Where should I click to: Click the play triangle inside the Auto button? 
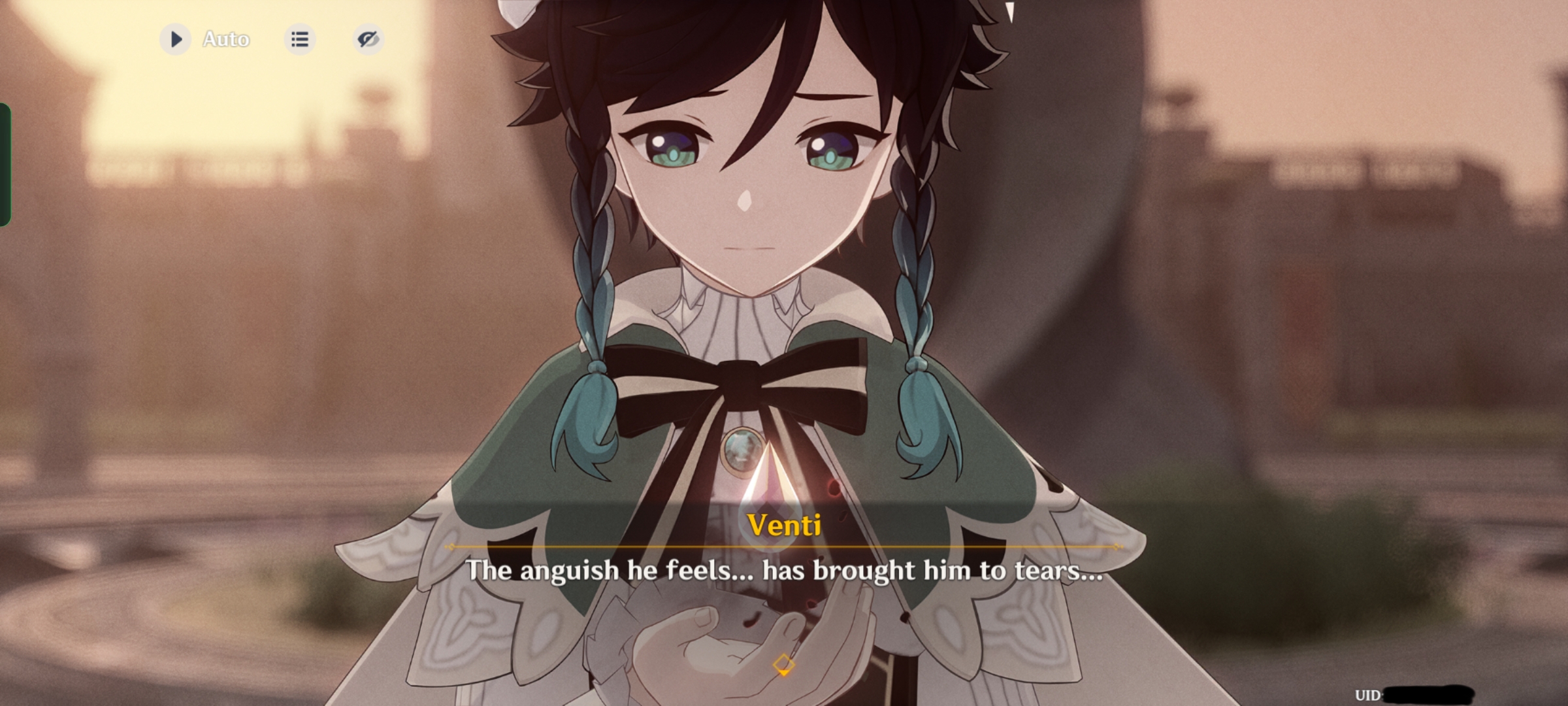(x=175, y=39)
